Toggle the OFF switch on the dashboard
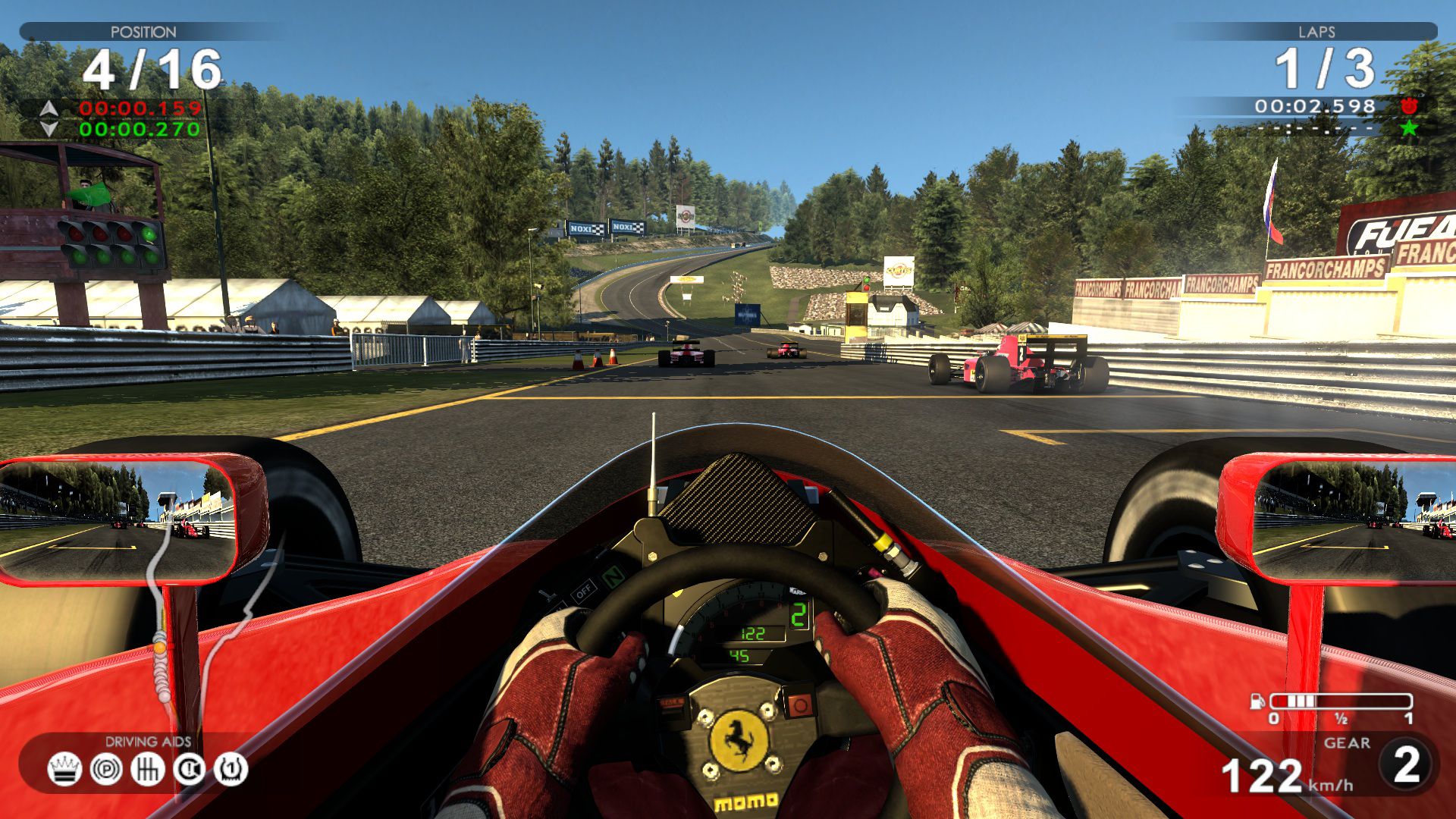This screenshot has width=1456, height=819. (x=584, y=591)
